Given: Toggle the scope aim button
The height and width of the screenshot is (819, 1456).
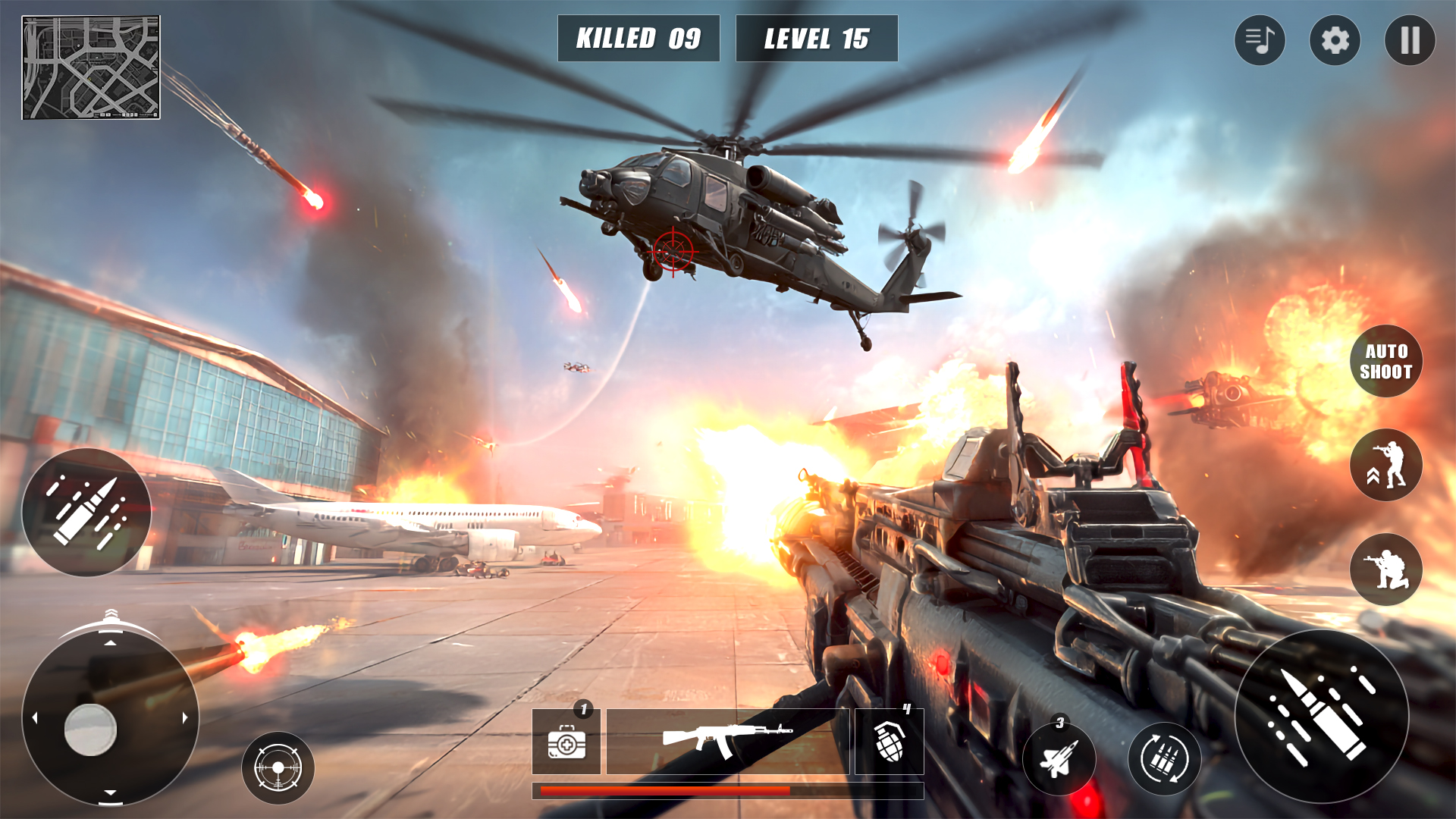Looking at the screenshot, I should (x=278, y=767).
